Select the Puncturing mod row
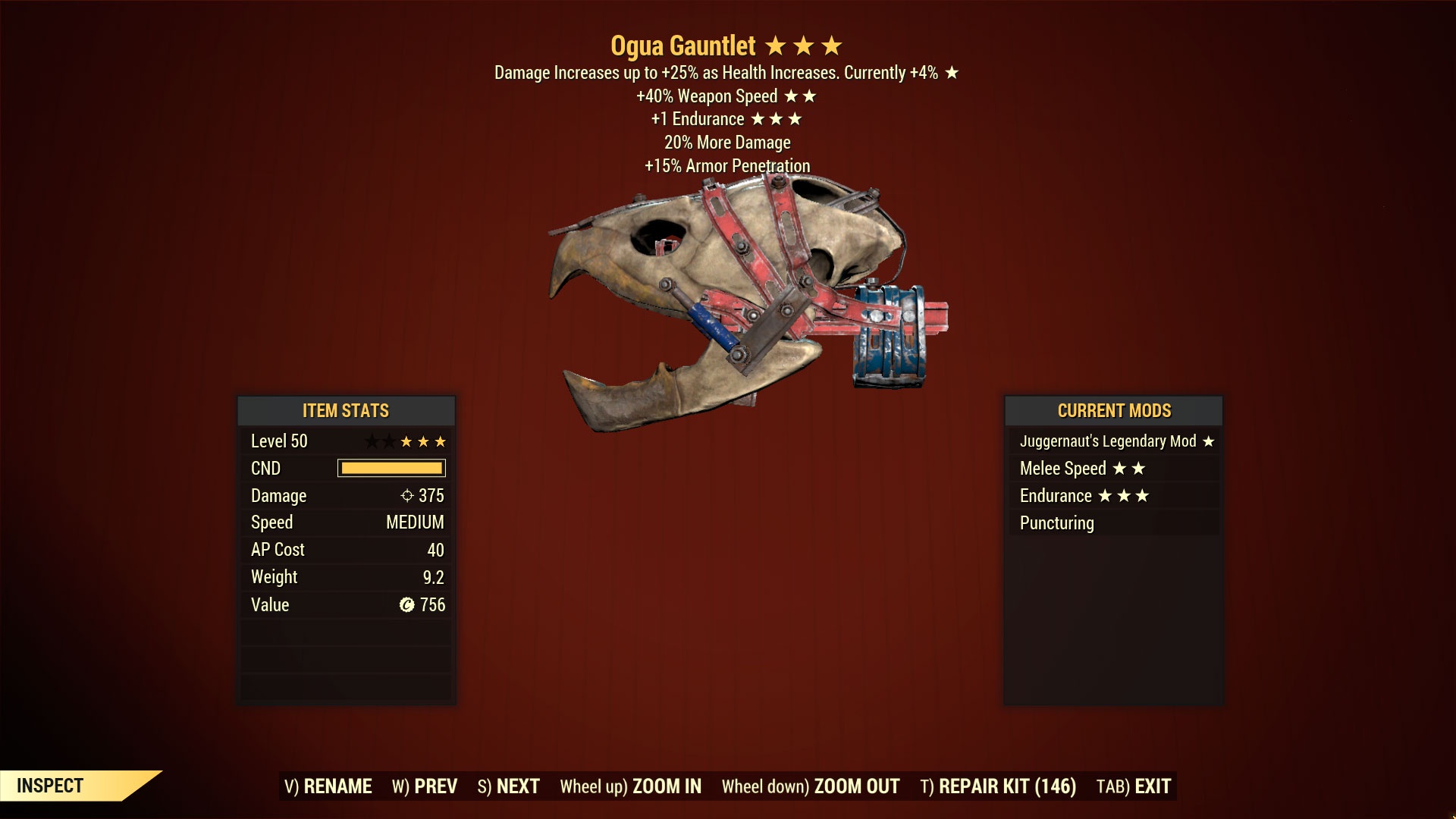 pyautogui.click(x=1114, y=523)
